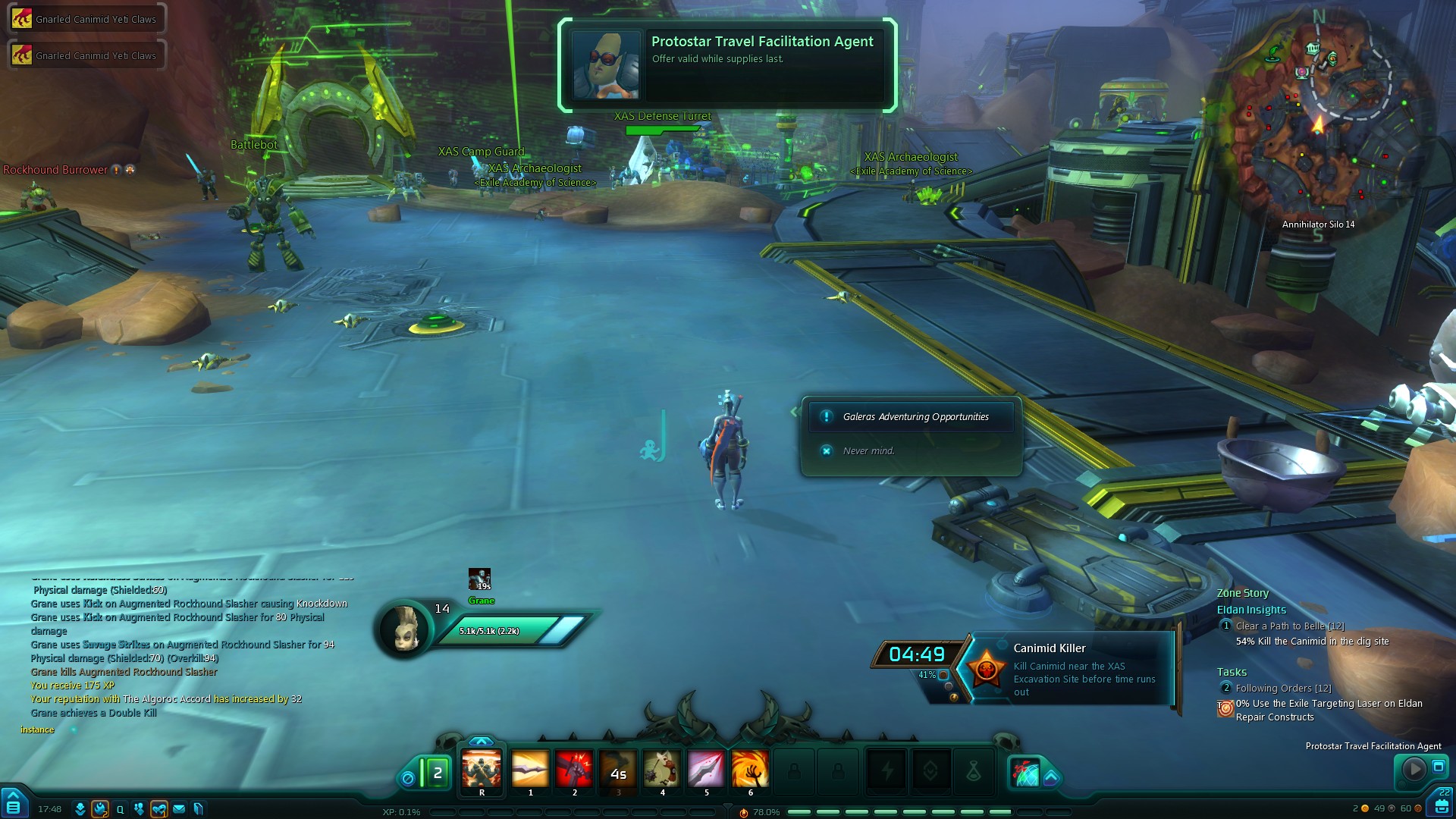Expand the arrow above the R ability slot
Image resolution: width=1456 pixels, height=819 pixels.
click(482, 741)
